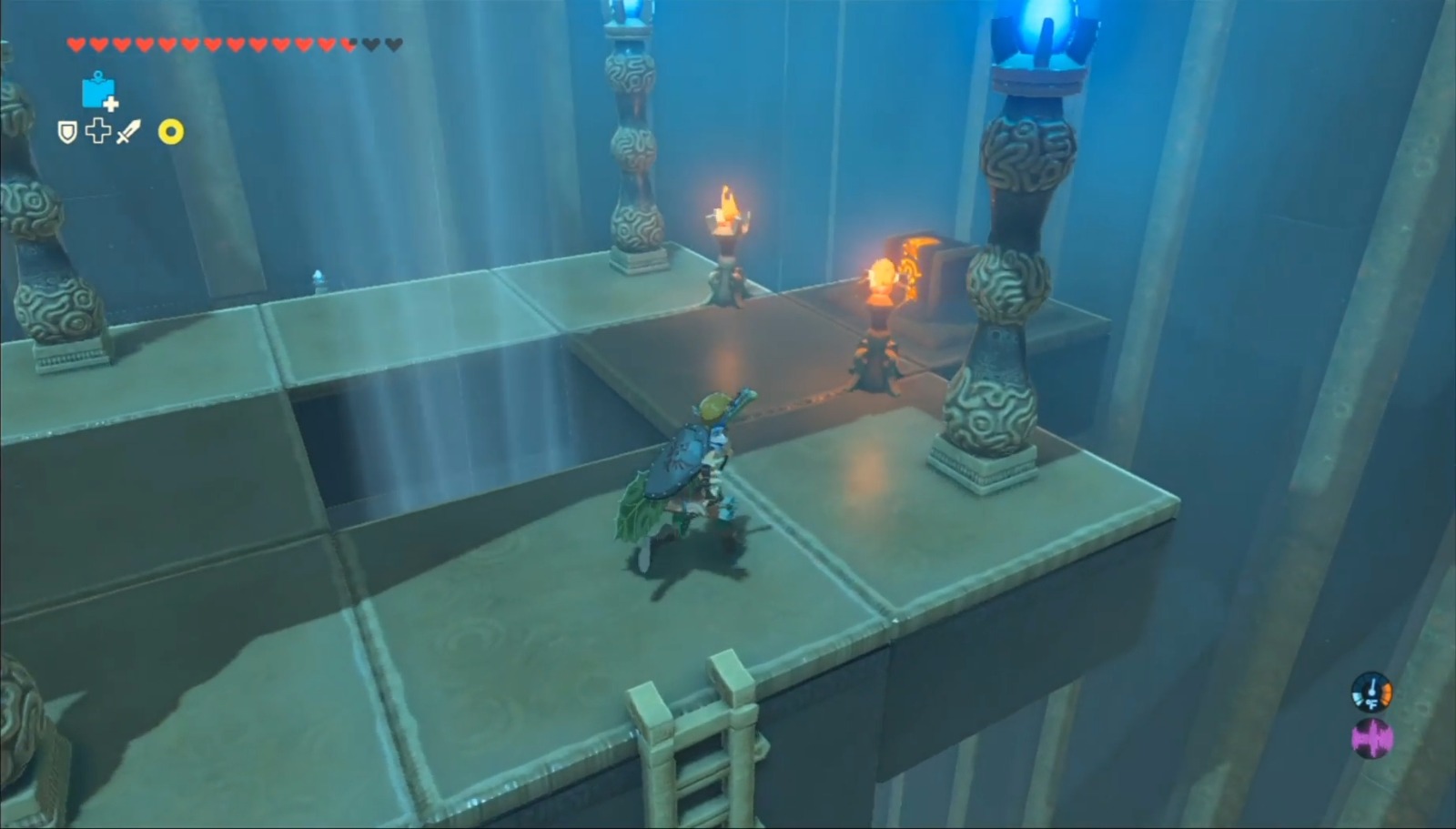Click the temperature gauge showing Fahrenheit
The width and height of the screenshot is (1456, 829).
tap(1371, 692)
